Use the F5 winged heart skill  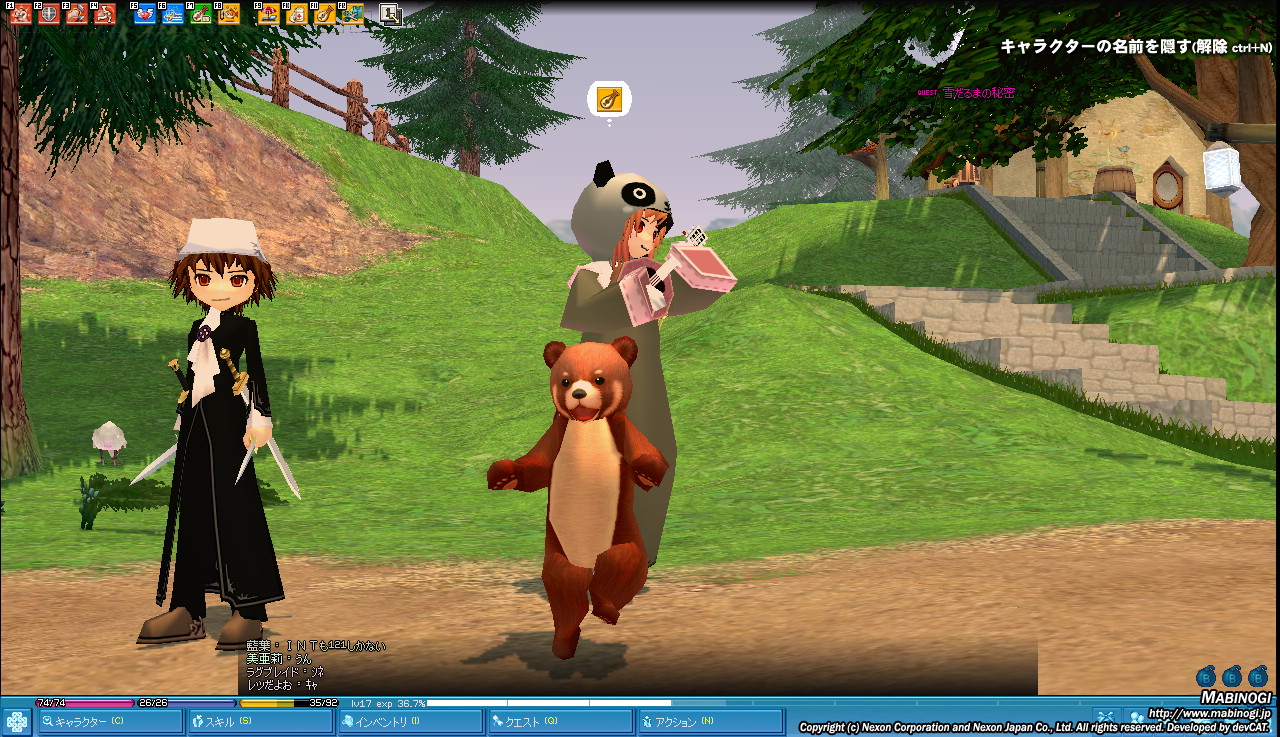click(144, 14)
